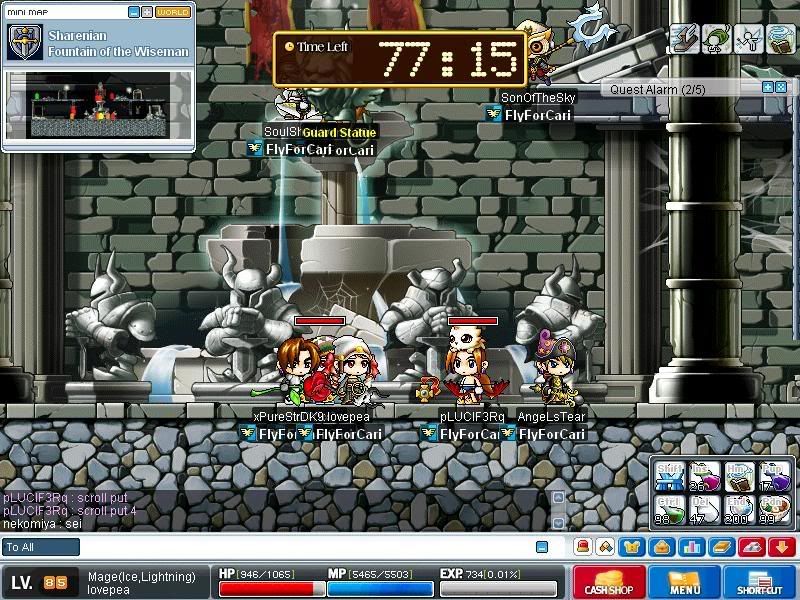Viewport: 800px width, 600px height.
Task: Use the chocolate cake in Hm slot
Action: tap(738, 474)
